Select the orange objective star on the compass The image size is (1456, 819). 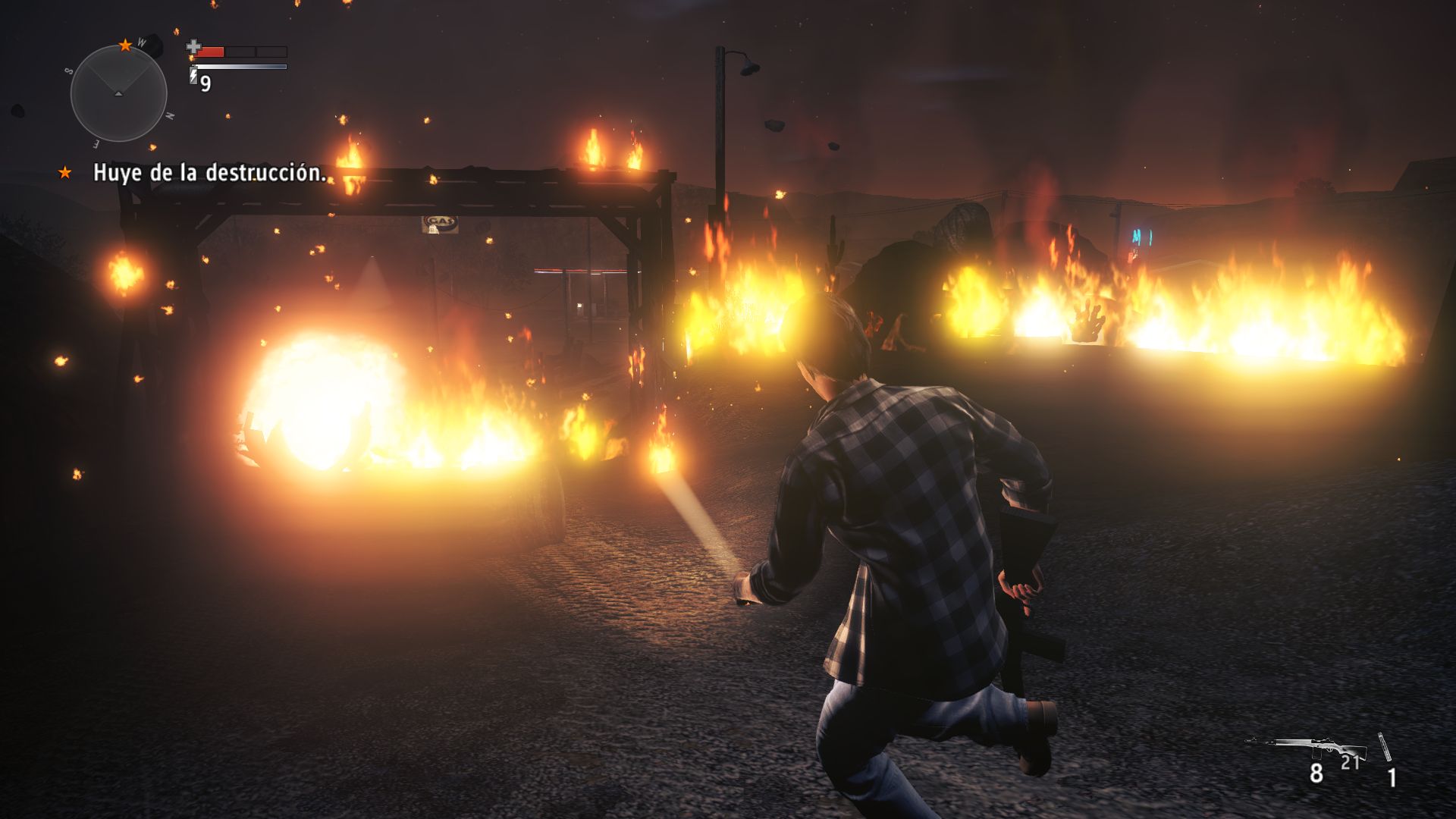[x=125, y=45]
